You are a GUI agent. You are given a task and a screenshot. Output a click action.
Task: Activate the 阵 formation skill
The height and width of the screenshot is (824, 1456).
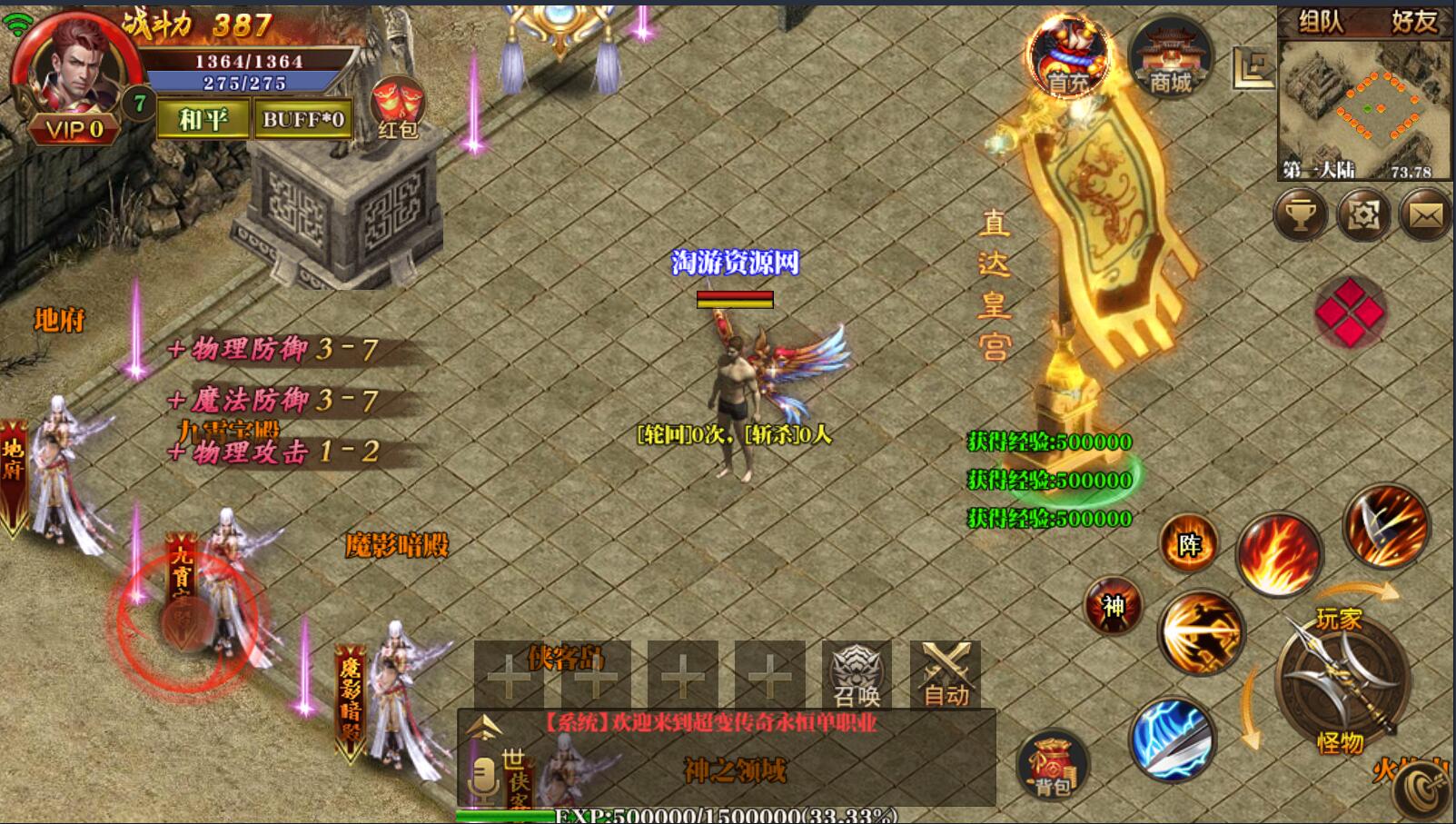pos(1189,544)
